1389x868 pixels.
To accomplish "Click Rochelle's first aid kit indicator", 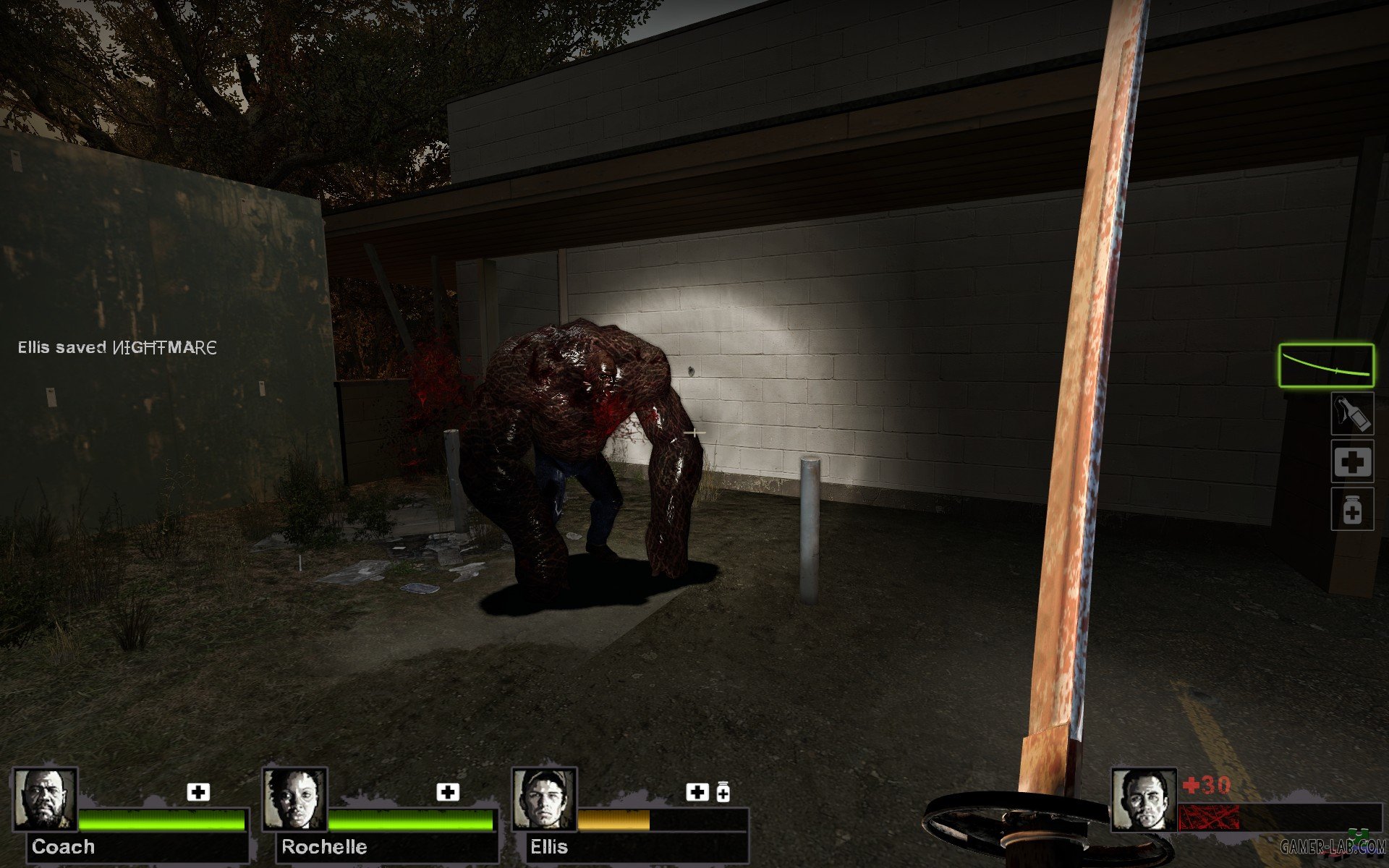I will 448,792.
